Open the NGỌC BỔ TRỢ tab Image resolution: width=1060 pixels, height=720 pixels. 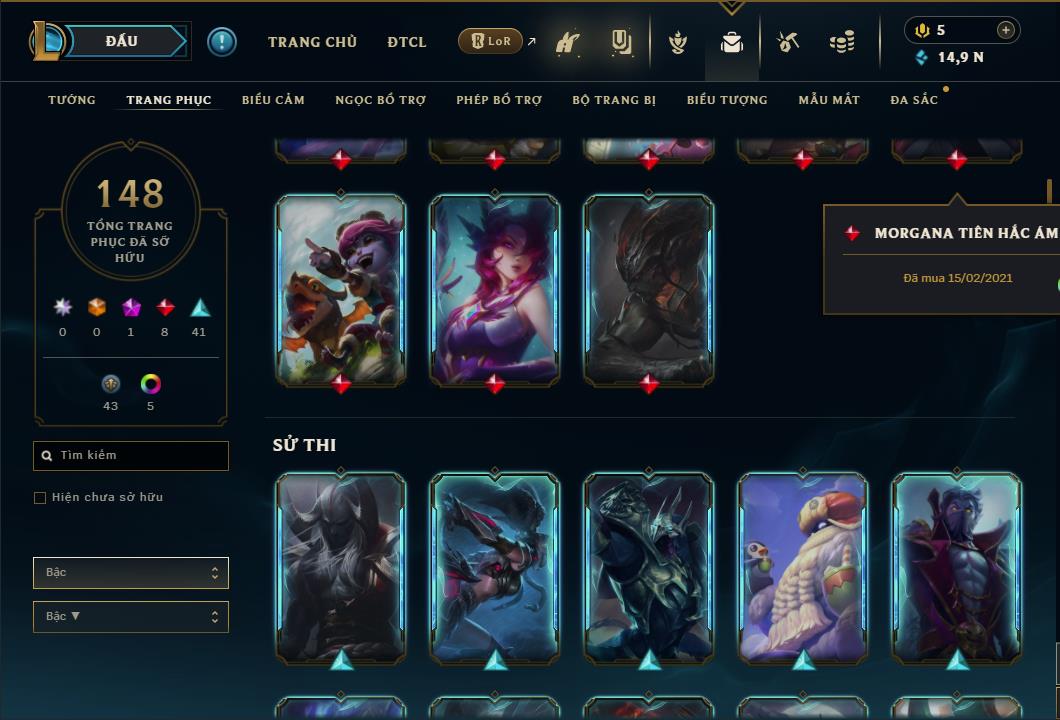(380, 100)
